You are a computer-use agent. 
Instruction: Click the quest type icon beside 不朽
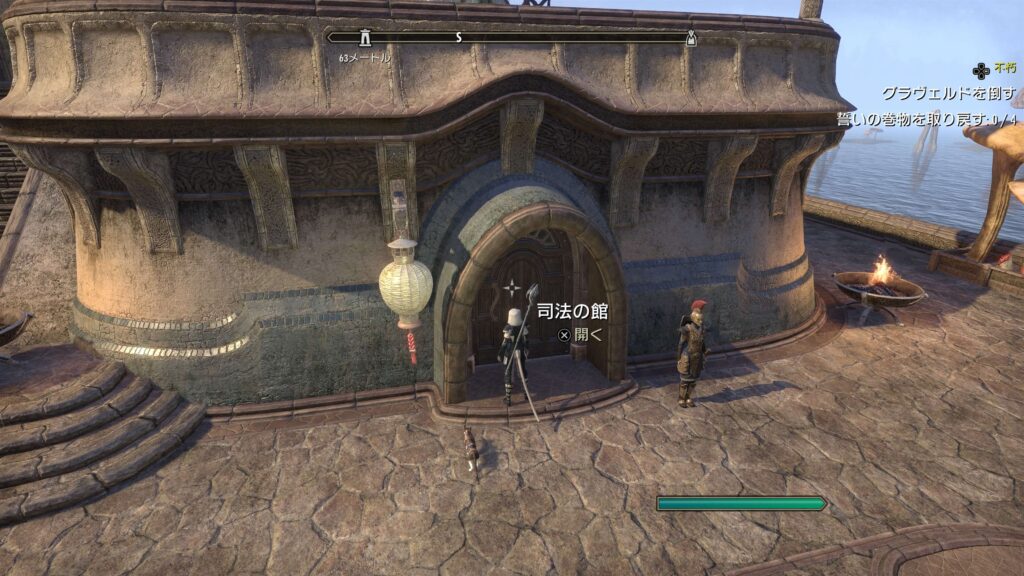[981, 70]
